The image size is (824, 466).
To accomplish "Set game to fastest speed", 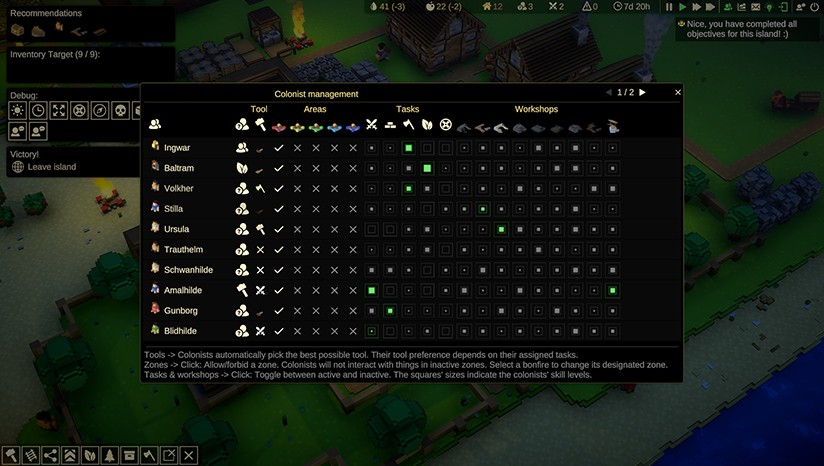I will (712, 7).
